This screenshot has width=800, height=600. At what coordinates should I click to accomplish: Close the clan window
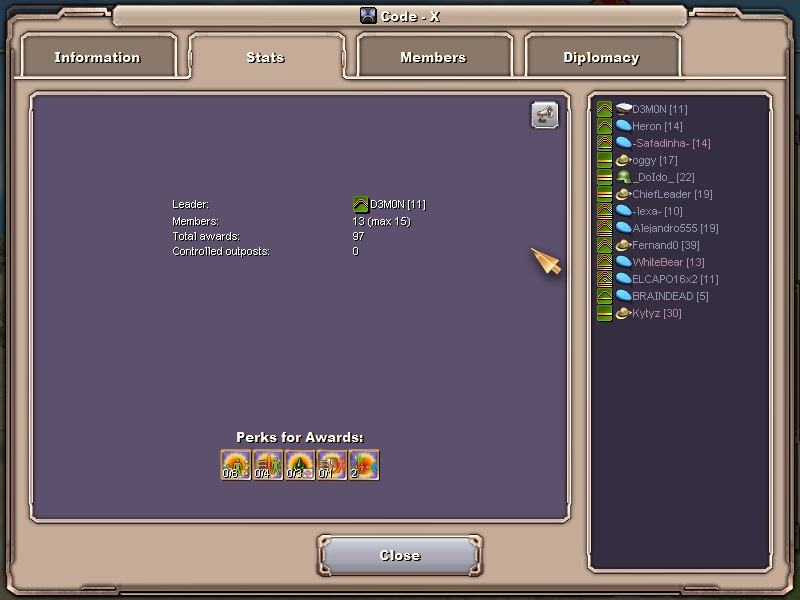400,555
